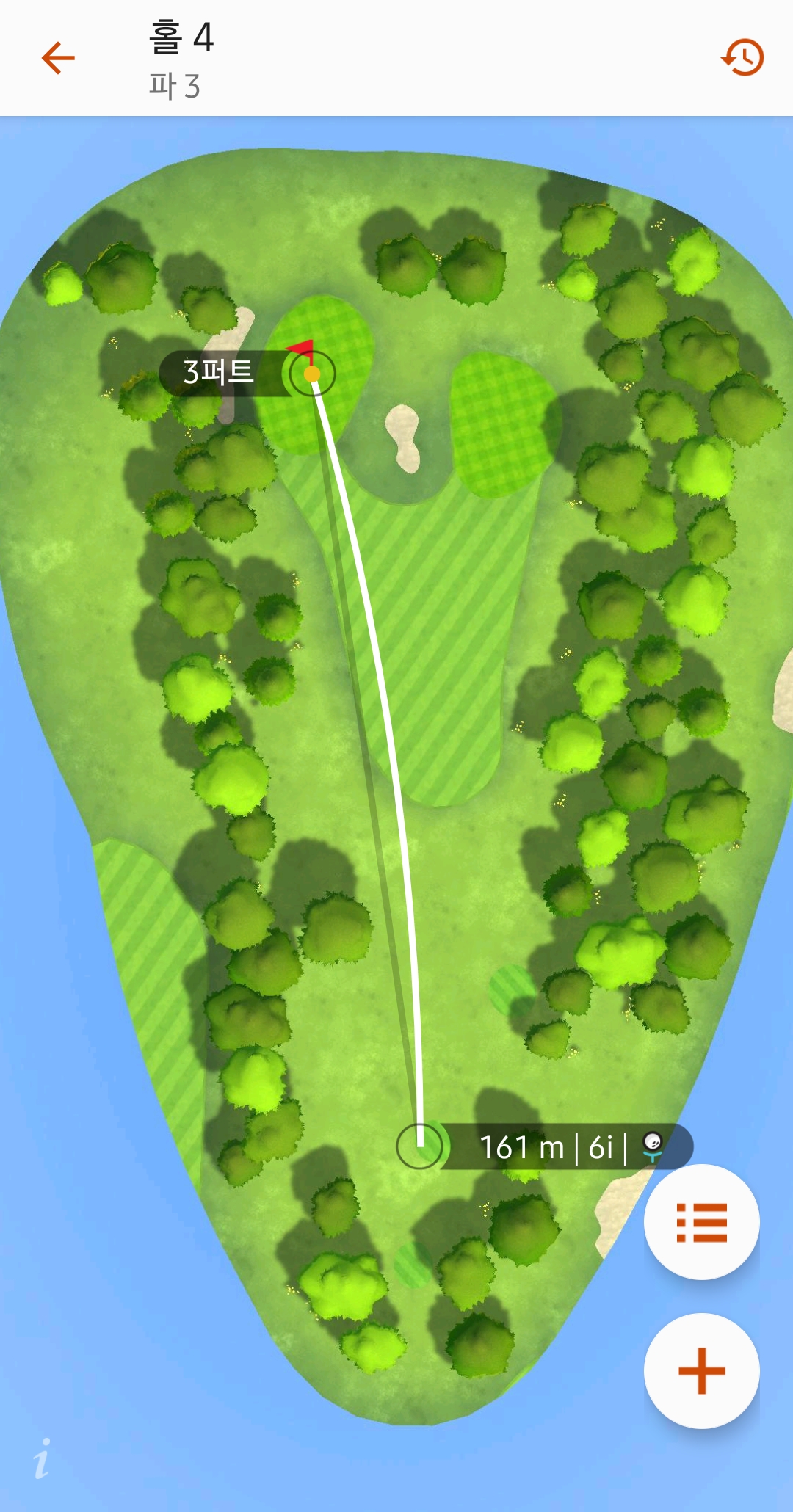Open the shot history clock icon
Viewport: 793px width, 1512px height.
pyautogui.click(x=742, y=57)
